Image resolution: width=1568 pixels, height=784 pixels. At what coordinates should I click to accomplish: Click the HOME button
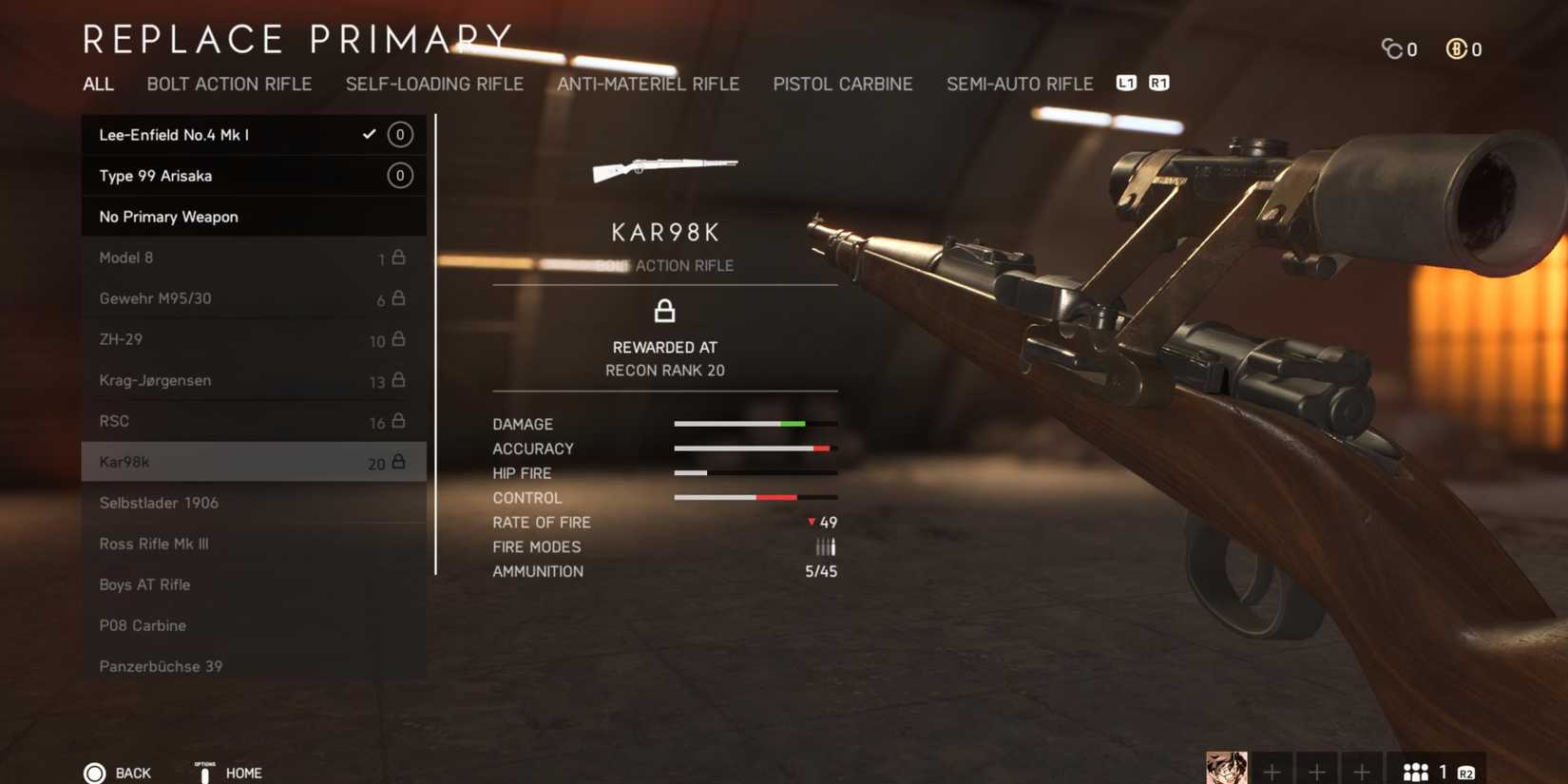(x=244, y=773)
